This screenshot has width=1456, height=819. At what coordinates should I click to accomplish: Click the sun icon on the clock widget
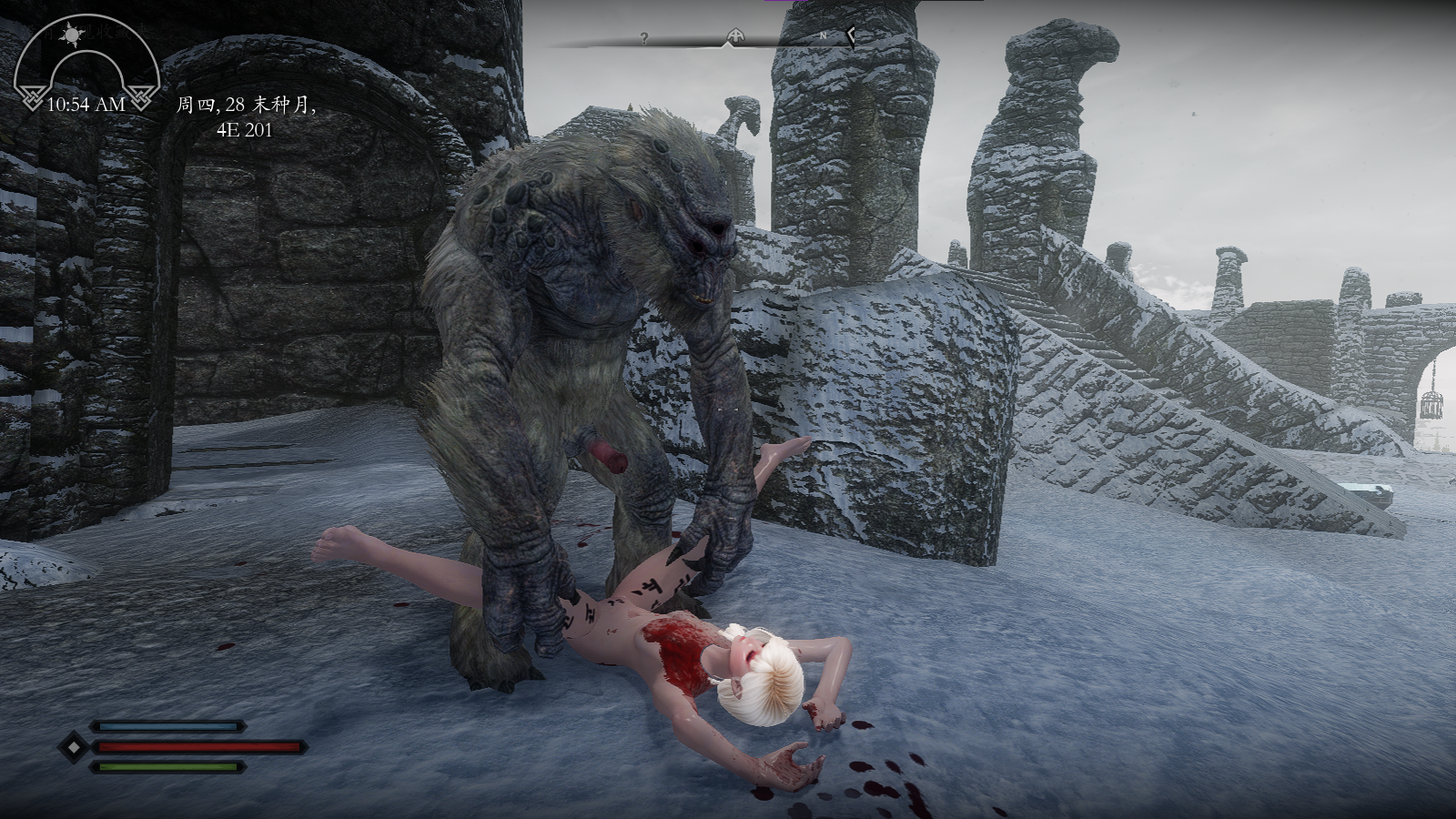71,35
